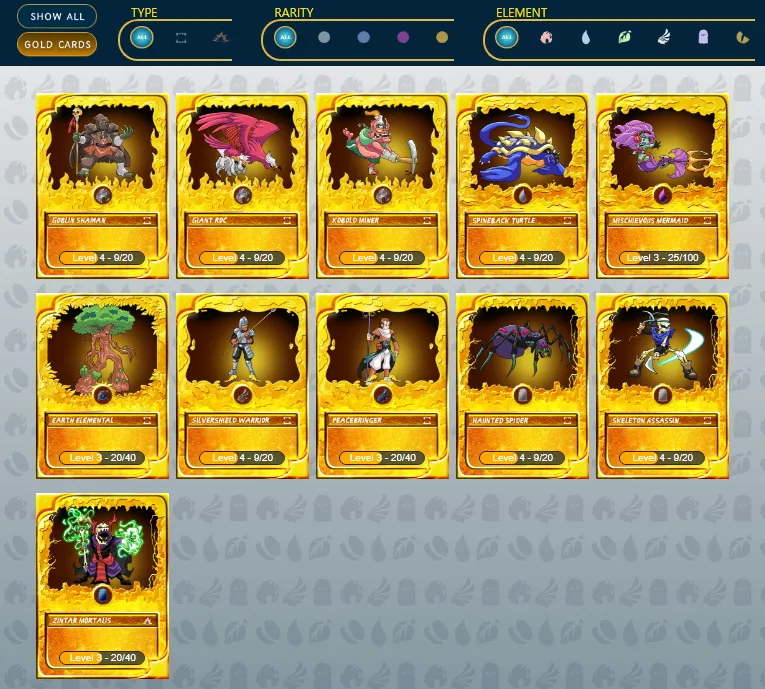Open the Peacebringer card

point(382,385)
